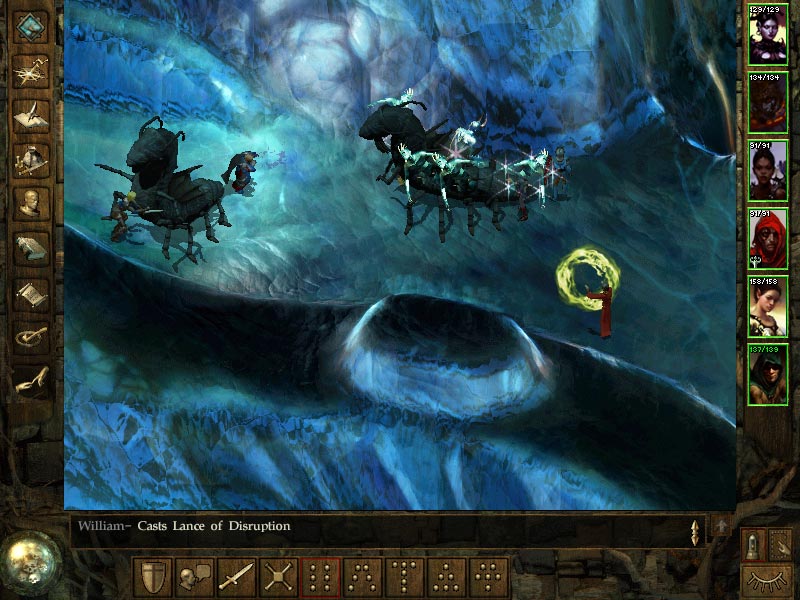Select the red-highlighted two-column formation
The height and width of the screenshot is (600, 800).
[321, 577]
